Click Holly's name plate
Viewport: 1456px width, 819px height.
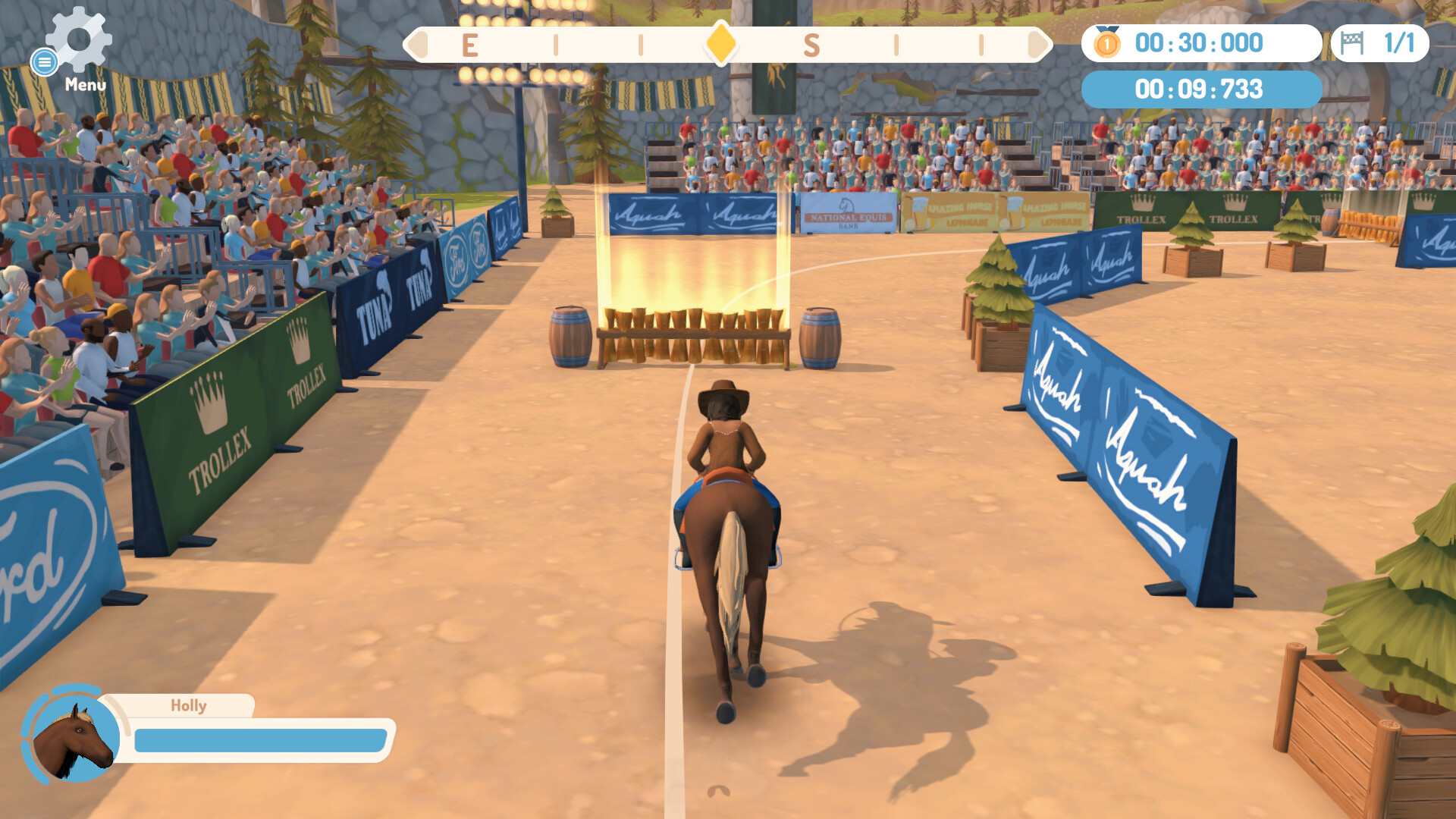coord(186,705)
